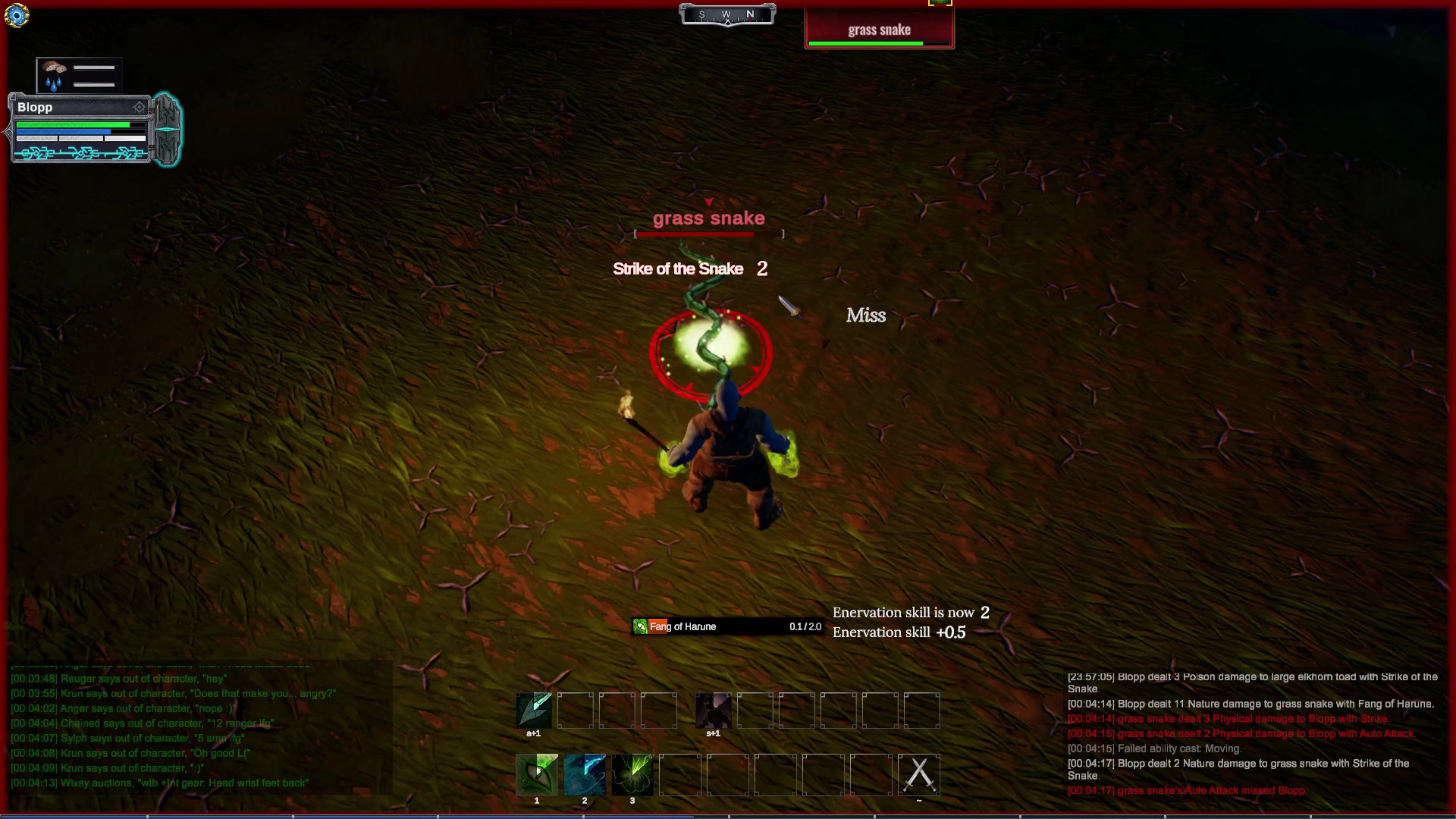This screenshot has height=819, width=1456.
Task: Cast the green lightning ability in slot 3
Action: pos(632,774)
